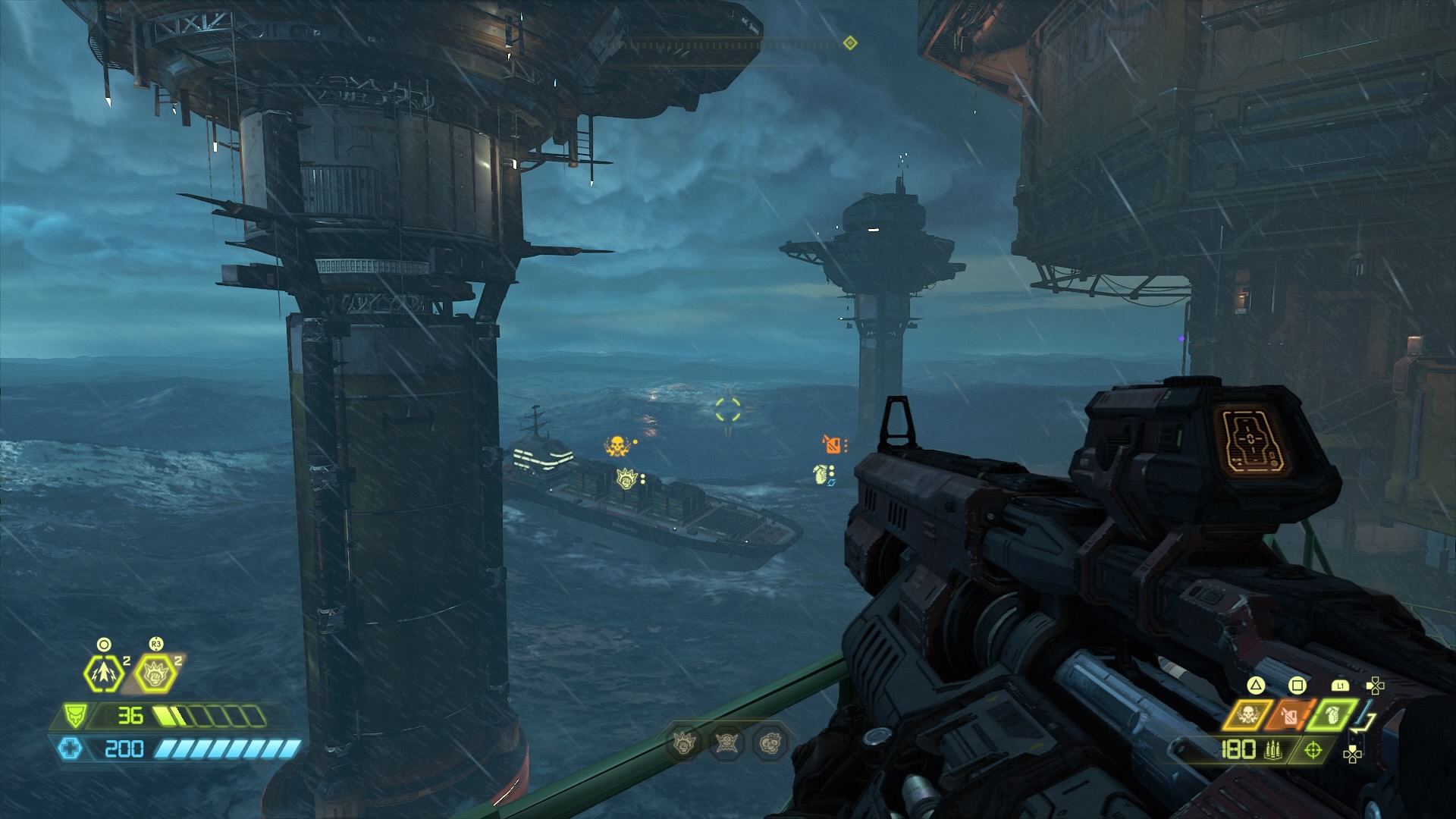Click the diamond objective marker on the compass

pyautogui.click(x=850, y=43)
